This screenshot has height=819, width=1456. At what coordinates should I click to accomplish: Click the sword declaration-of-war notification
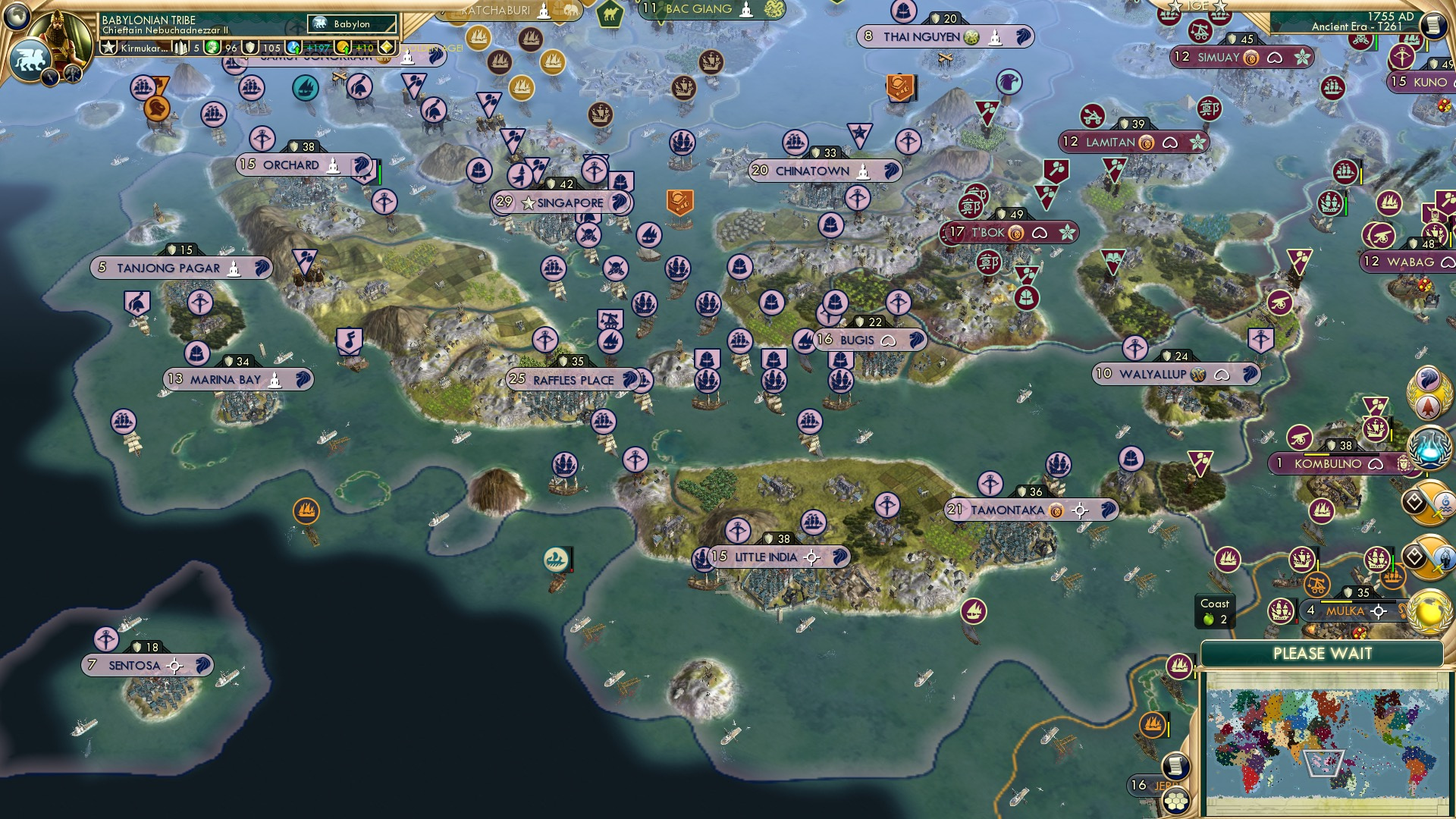[x=1430, y=504]
